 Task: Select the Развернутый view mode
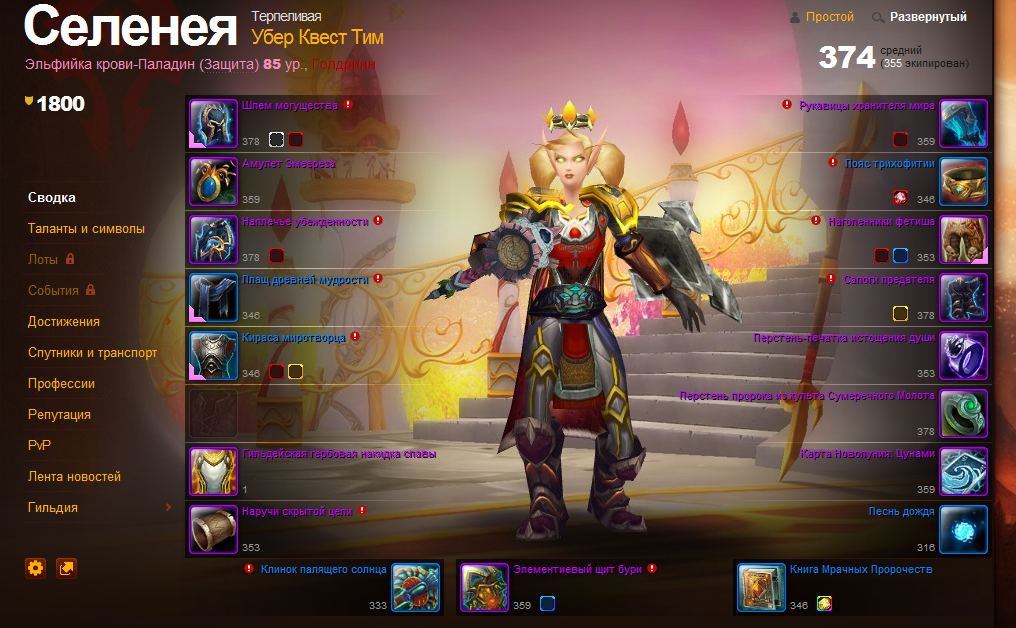[x=928, y=17]
